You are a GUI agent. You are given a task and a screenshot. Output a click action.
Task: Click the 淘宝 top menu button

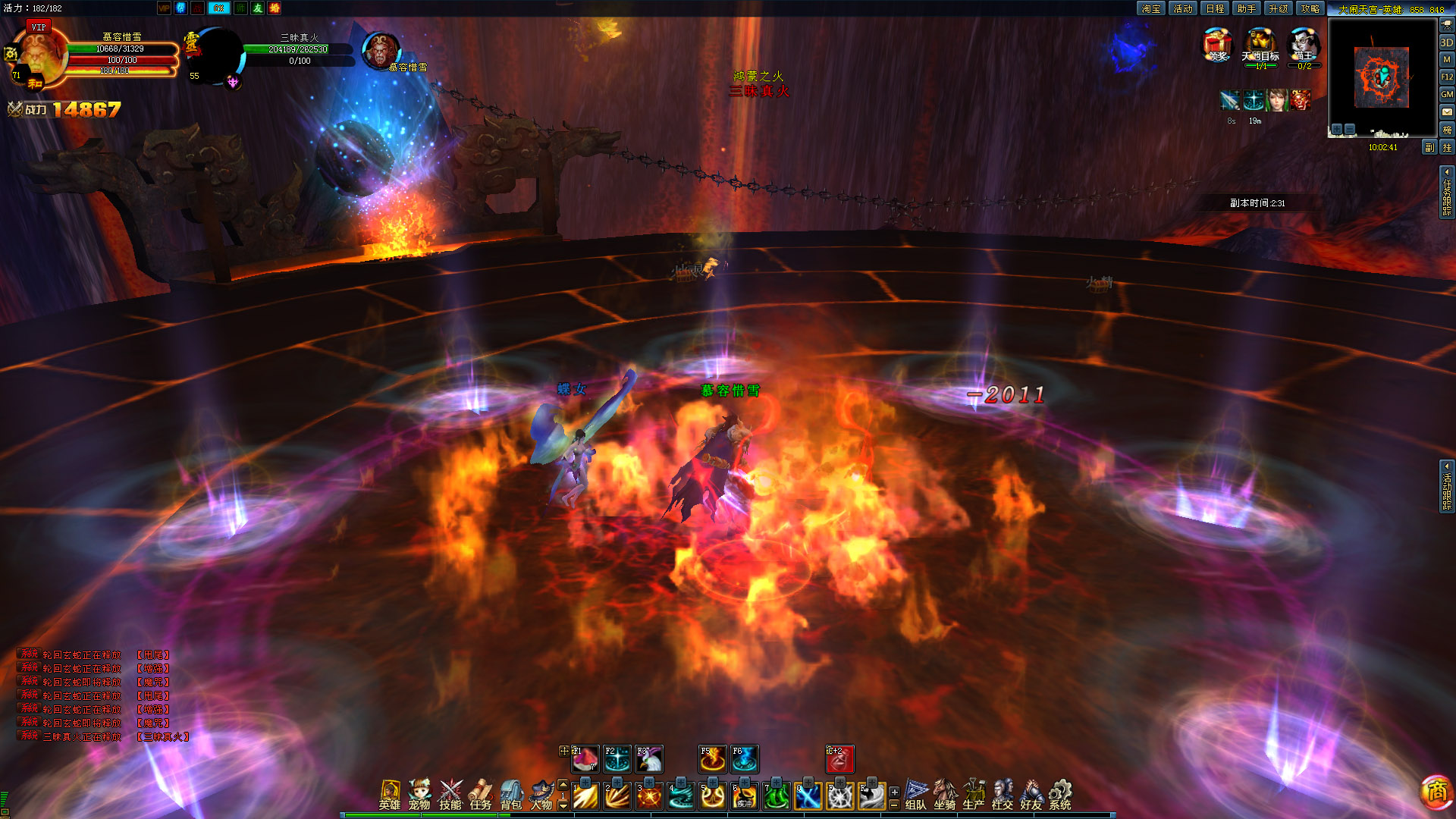(1151, 8)
